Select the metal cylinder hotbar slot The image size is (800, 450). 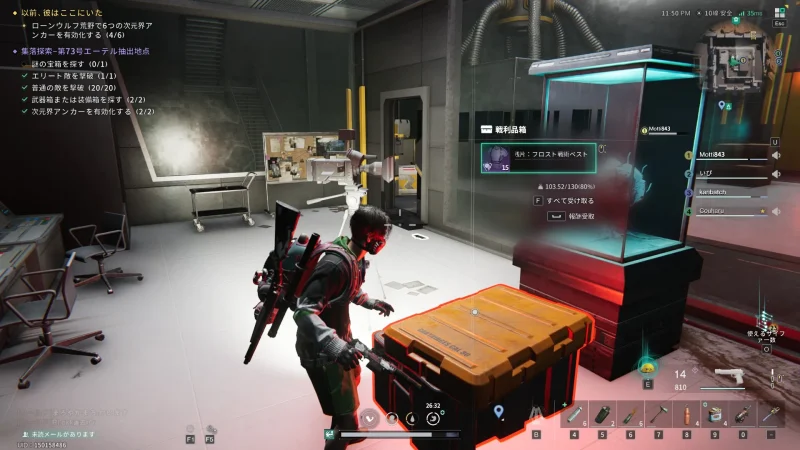click(x=574, y=415)
